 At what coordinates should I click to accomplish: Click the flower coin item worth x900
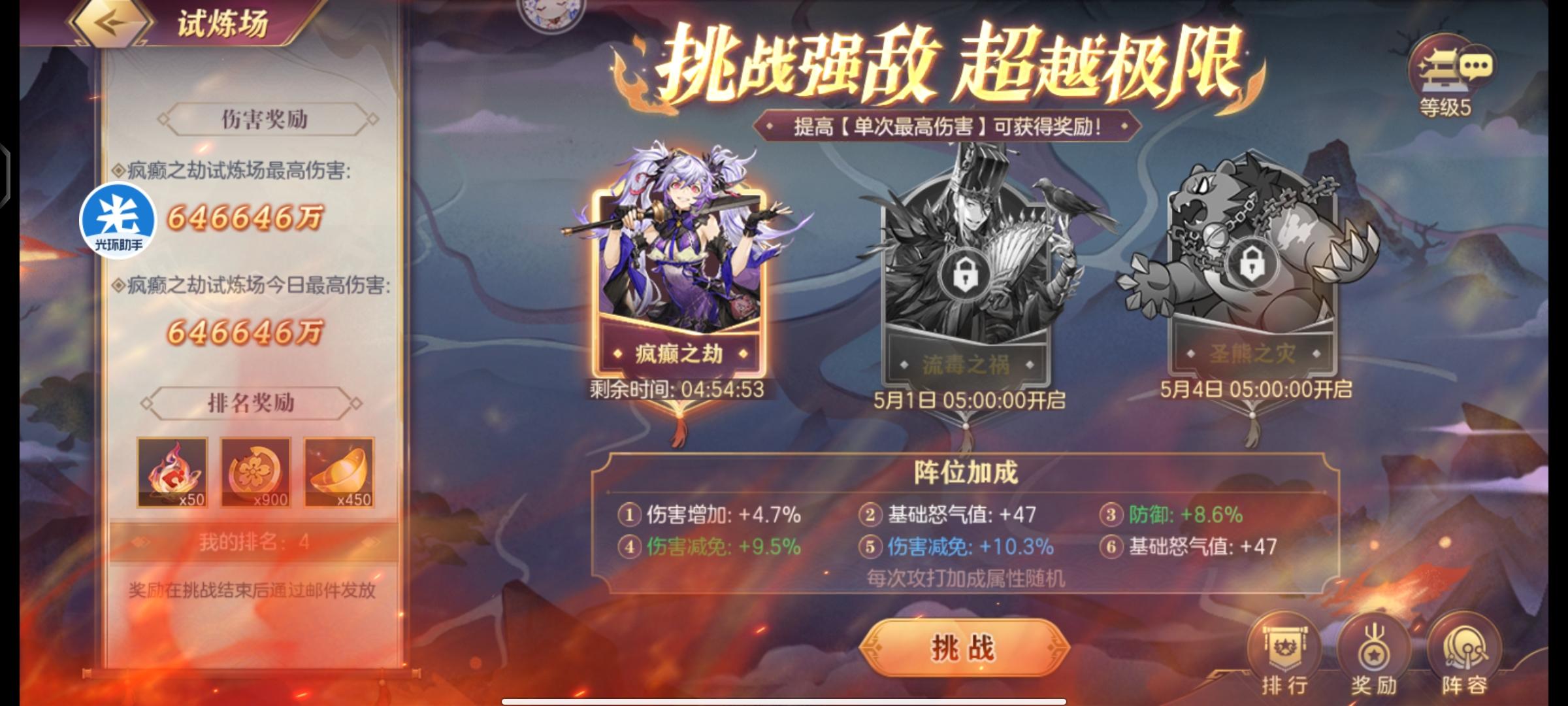tap(255, 473)
